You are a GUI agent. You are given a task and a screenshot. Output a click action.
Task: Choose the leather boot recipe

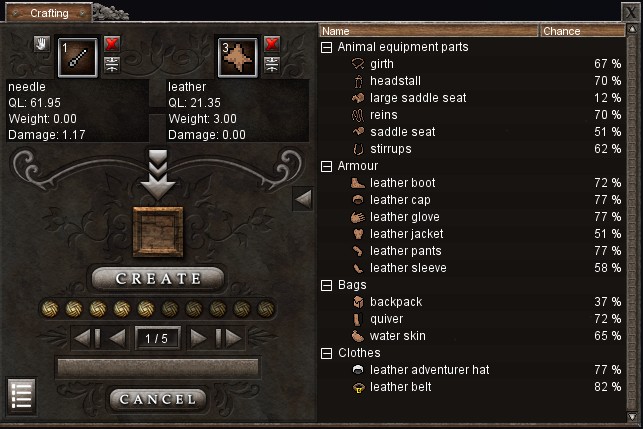pos(402,183)
